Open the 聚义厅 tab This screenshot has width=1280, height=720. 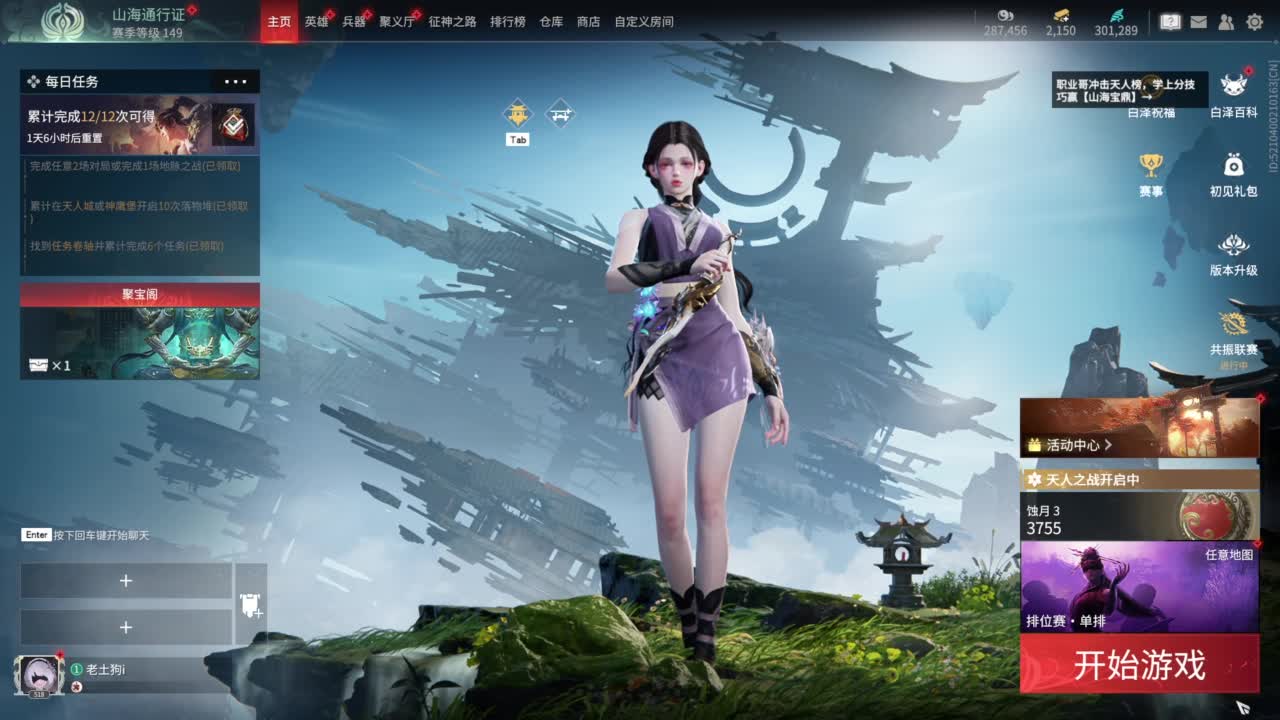[x=396, y=21]
